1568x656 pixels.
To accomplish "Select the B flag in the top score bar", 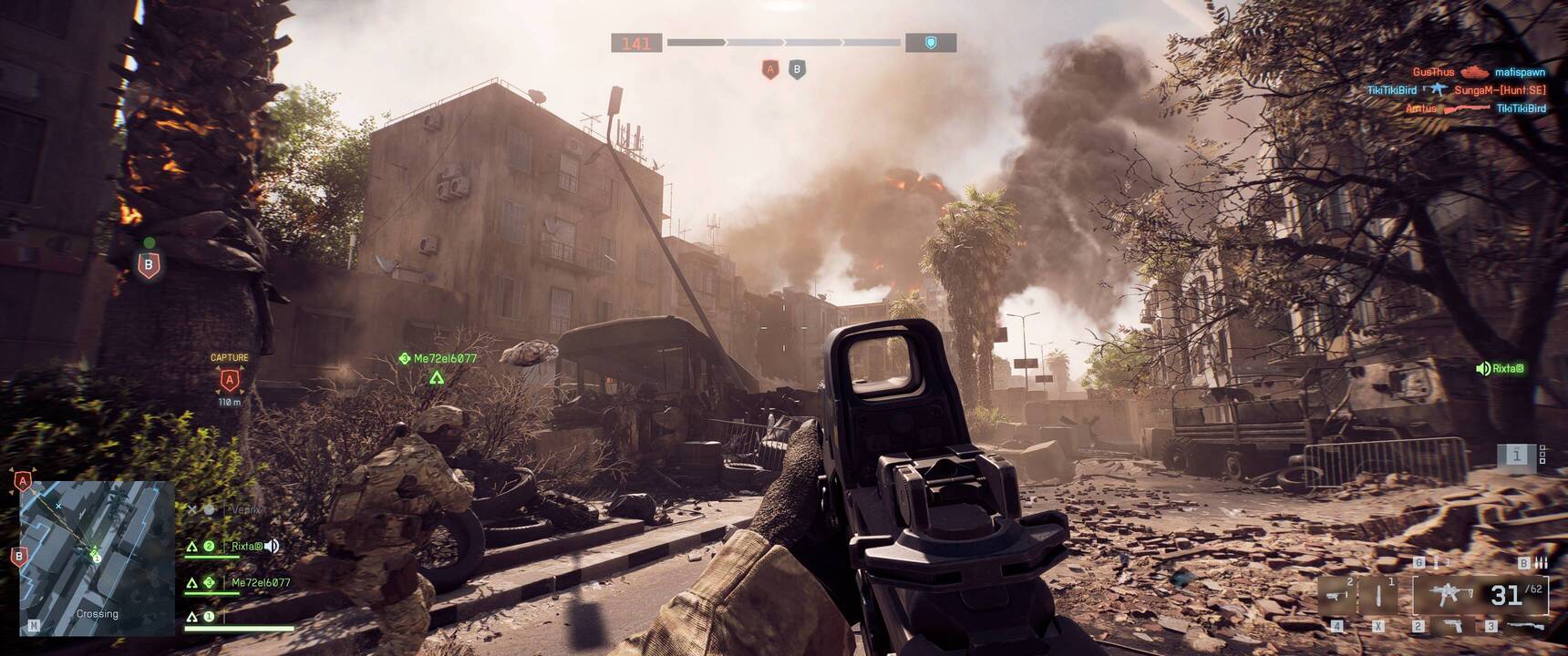I will pos(797,69).
